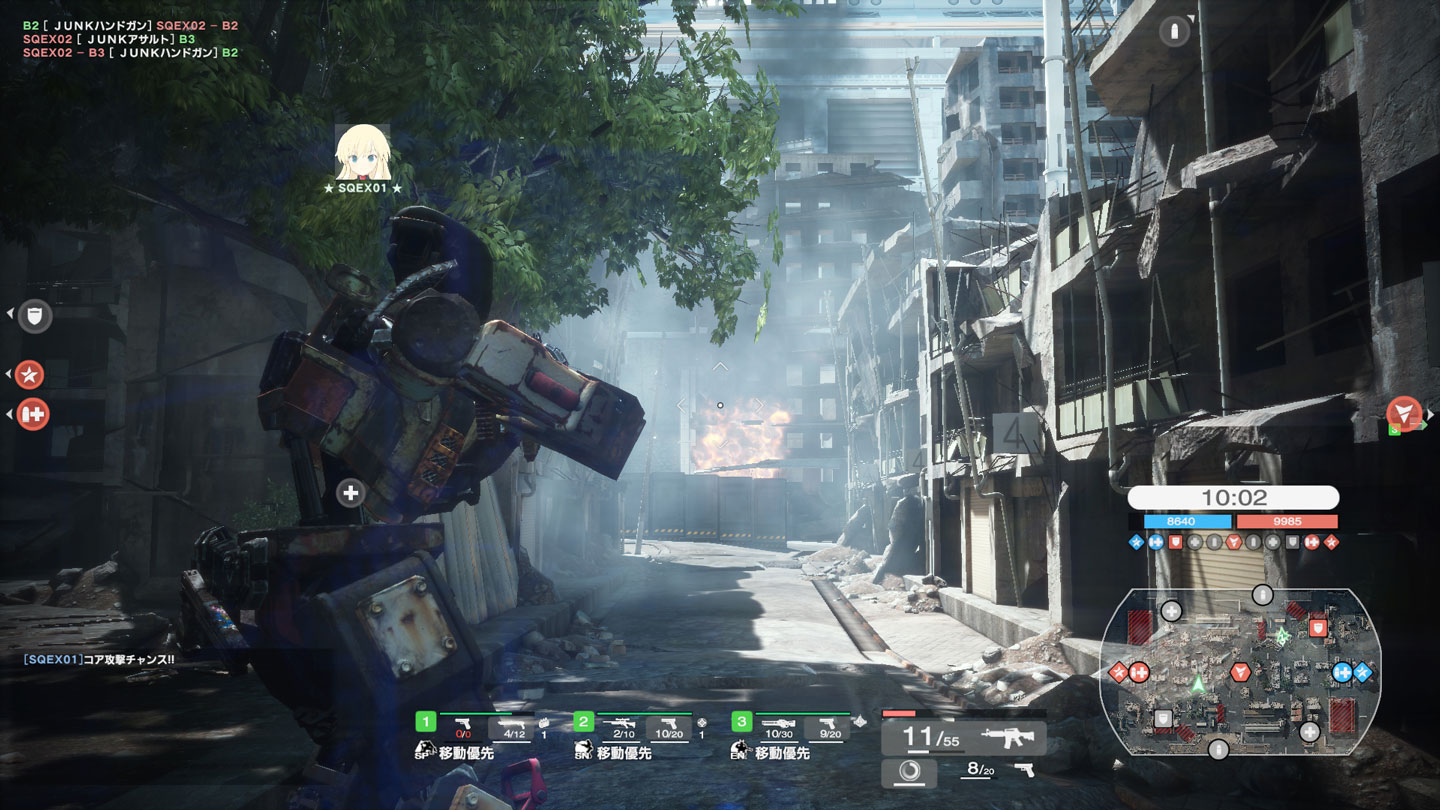The image size is (1440, 810).
Task: Select the blue ammo-plus circle on the minimap
Action: click(1342, 672)
